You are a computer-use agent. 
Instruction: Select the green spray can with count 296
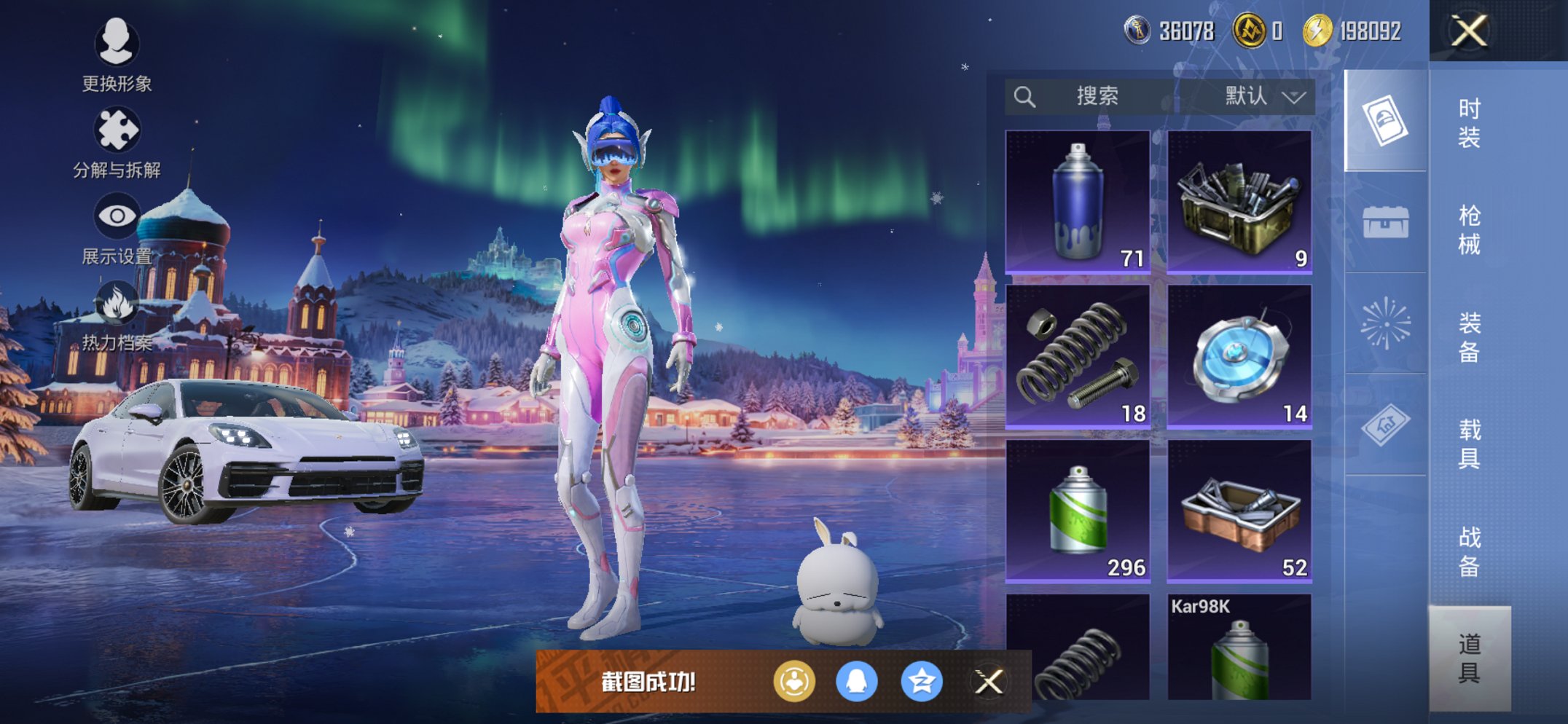1078,511
